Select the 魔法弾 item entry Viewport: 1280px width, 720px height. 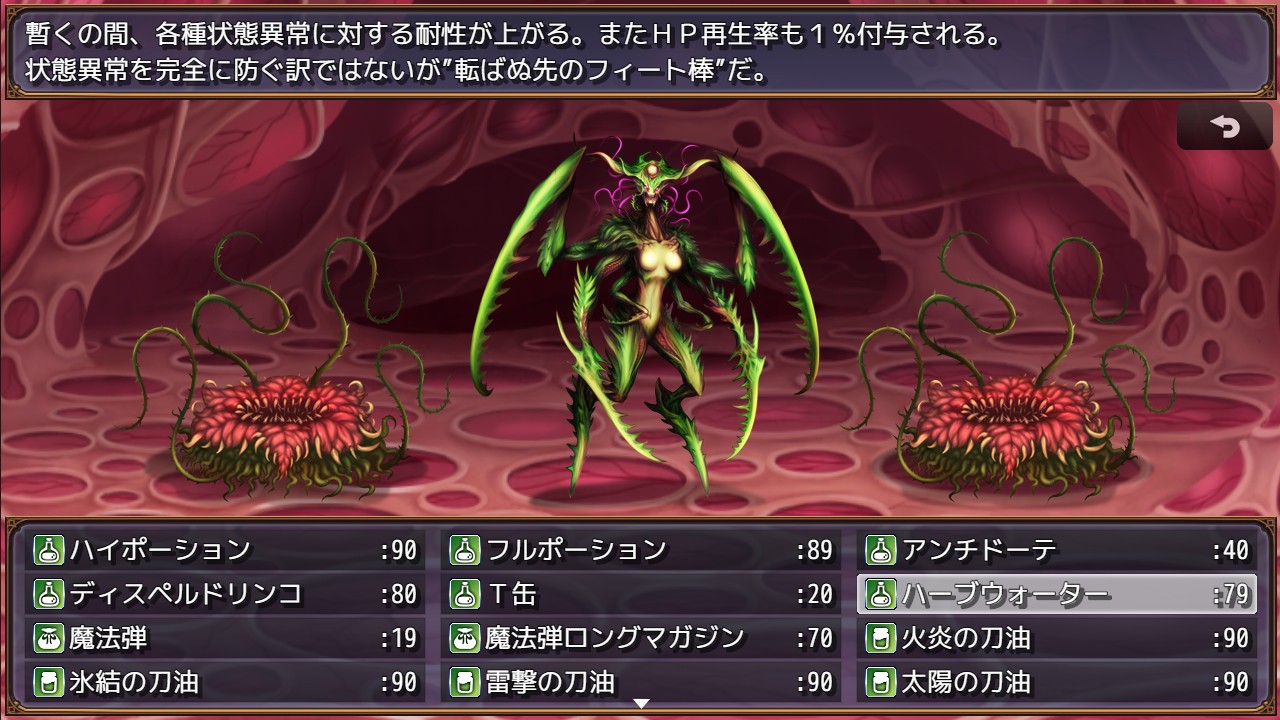225,638
